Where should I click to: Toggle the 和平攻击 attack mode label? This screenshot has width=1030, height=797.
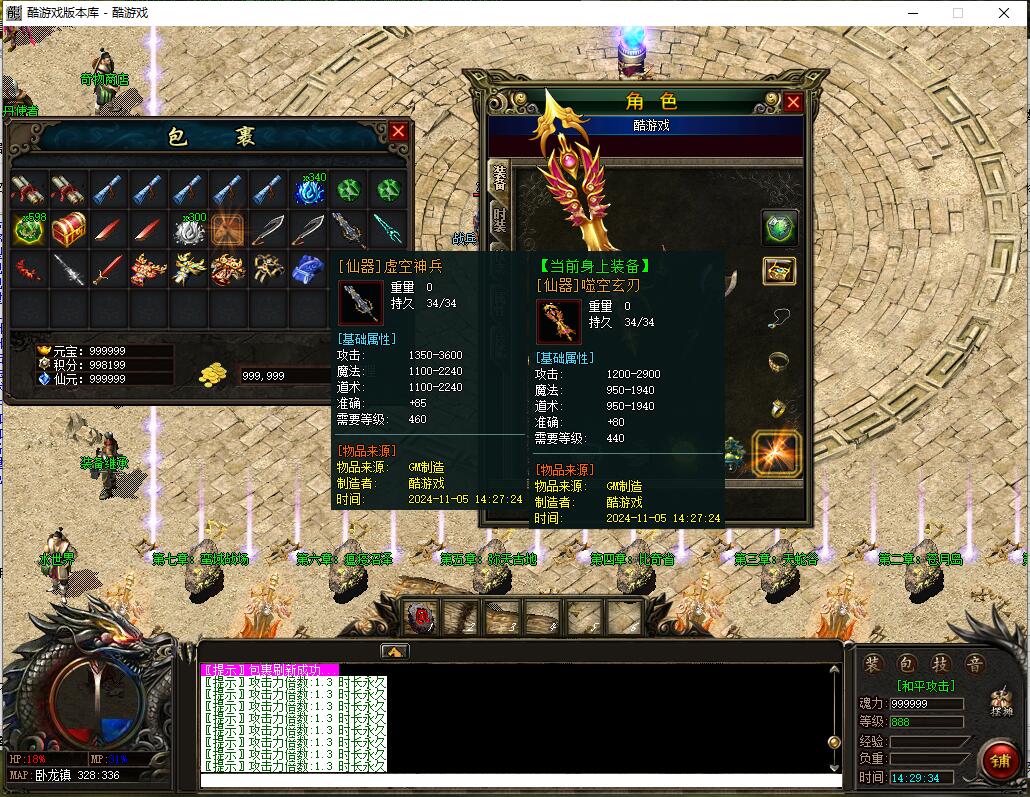pyautogui.click(x=925, y=686)
